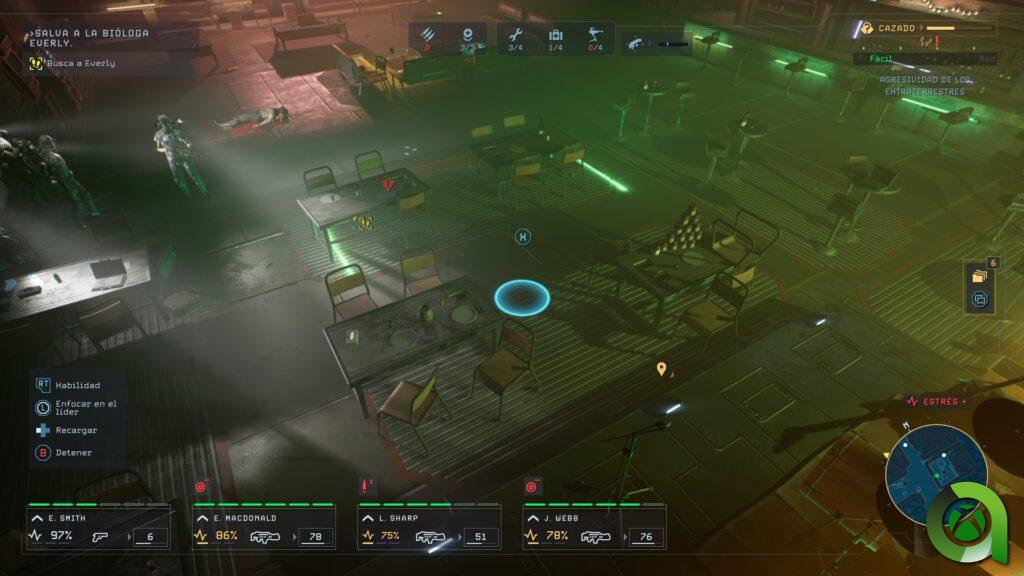Click the target status icon above J. Webb
Image resolution: width=1024 pixels, height=576 pixels.
point(531,487)
